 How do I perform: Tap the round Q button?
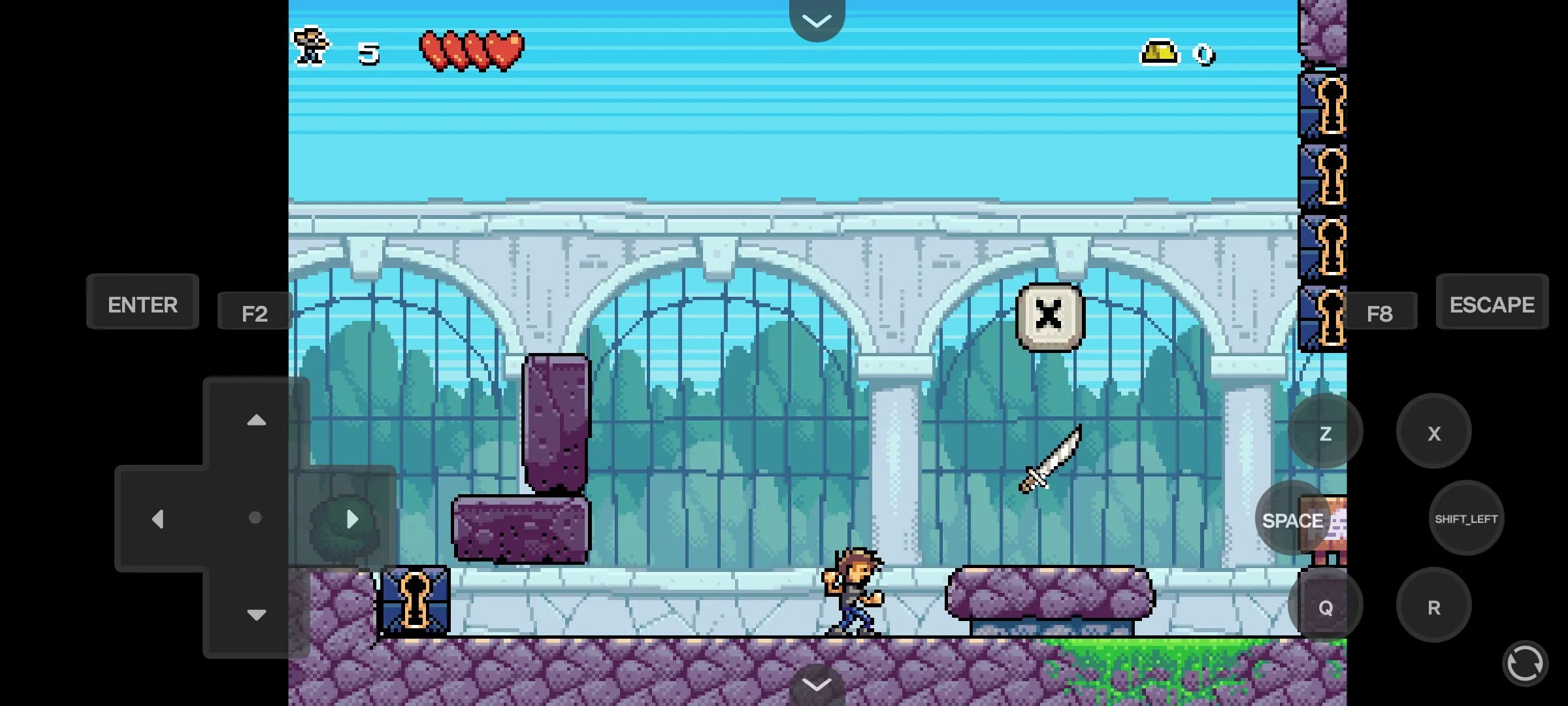click(1325, 606)
